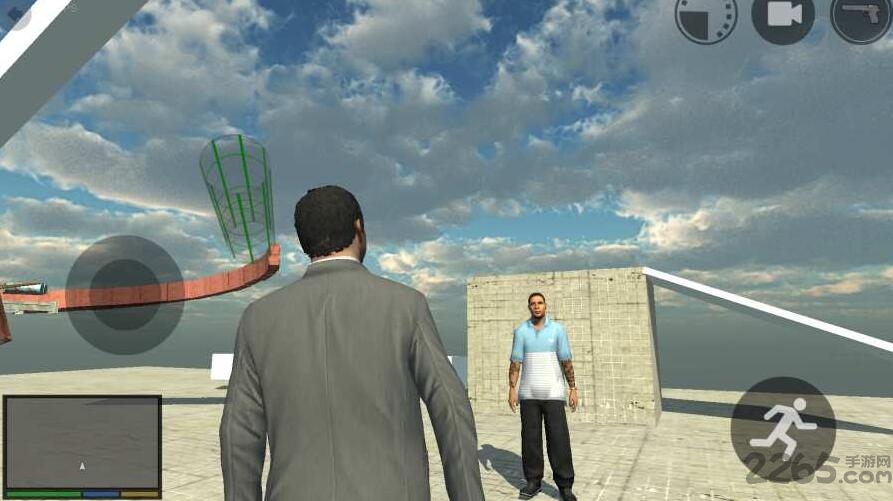Tap the round gauge dial button
This screenshot has width=893, height=501.
[x=705, y=16]
